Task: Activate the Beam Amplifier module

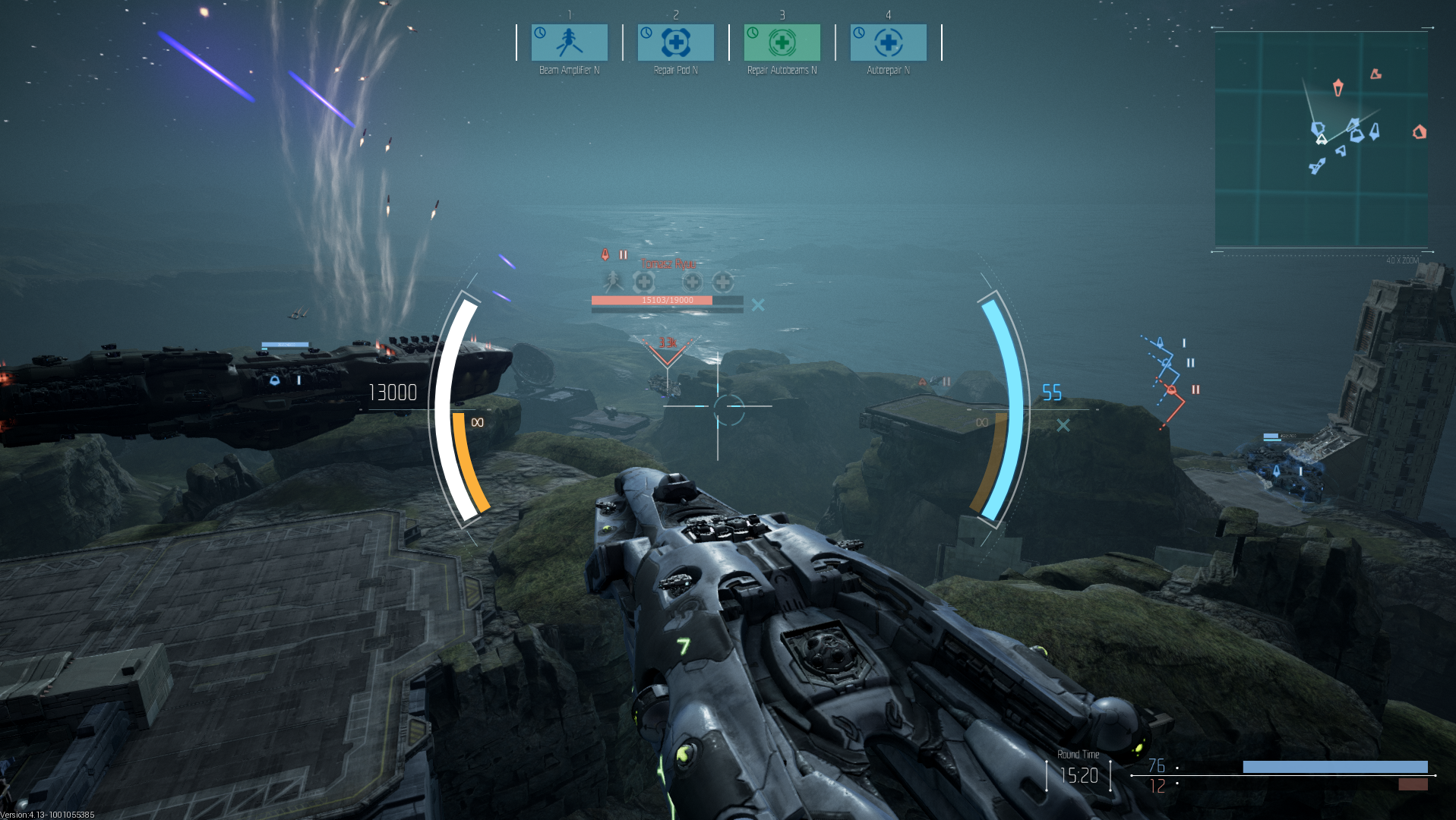Action: 569,43
